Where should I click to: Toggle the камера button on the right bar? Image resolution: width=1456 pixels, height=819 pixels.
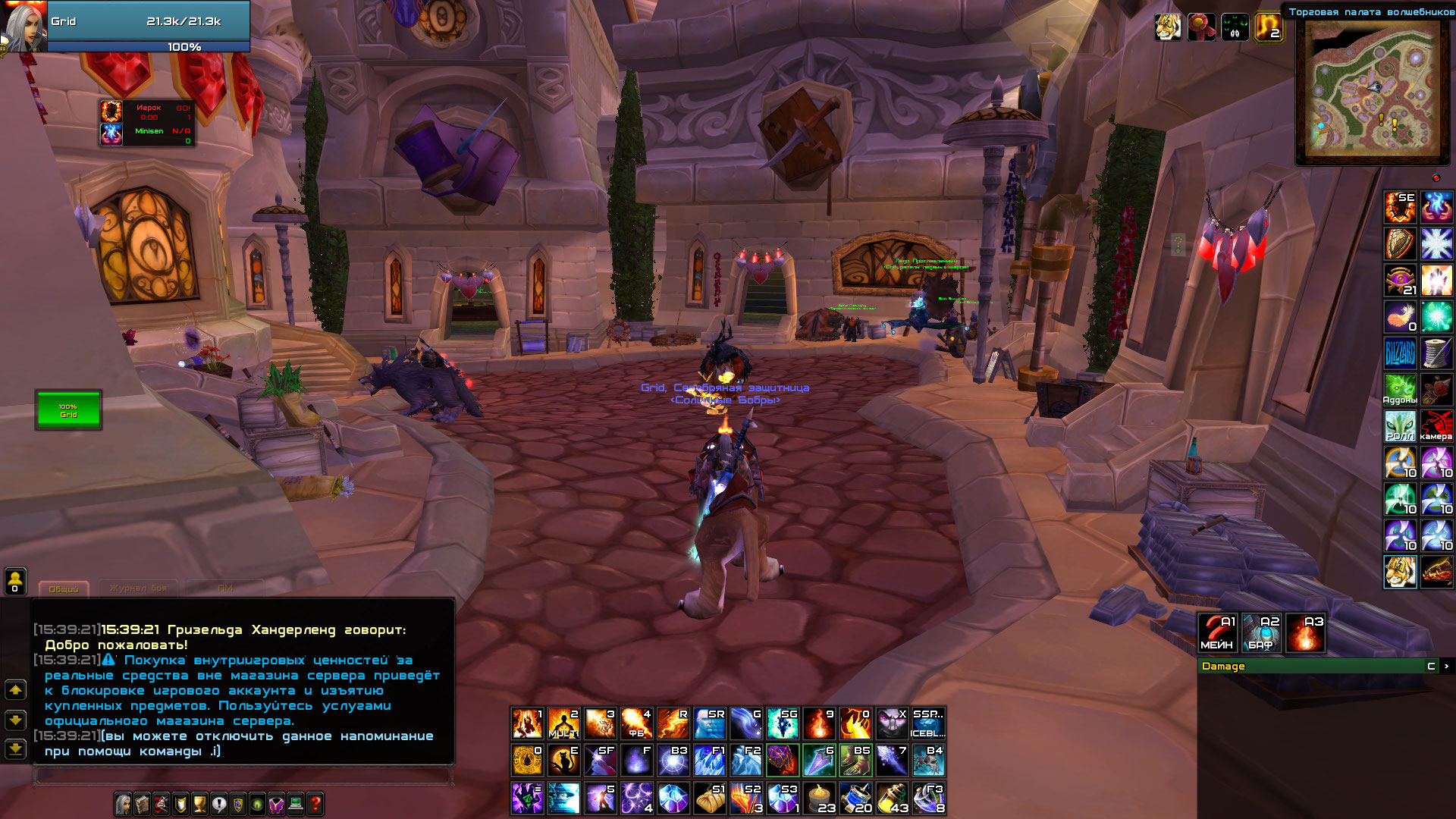(1437, 426)
